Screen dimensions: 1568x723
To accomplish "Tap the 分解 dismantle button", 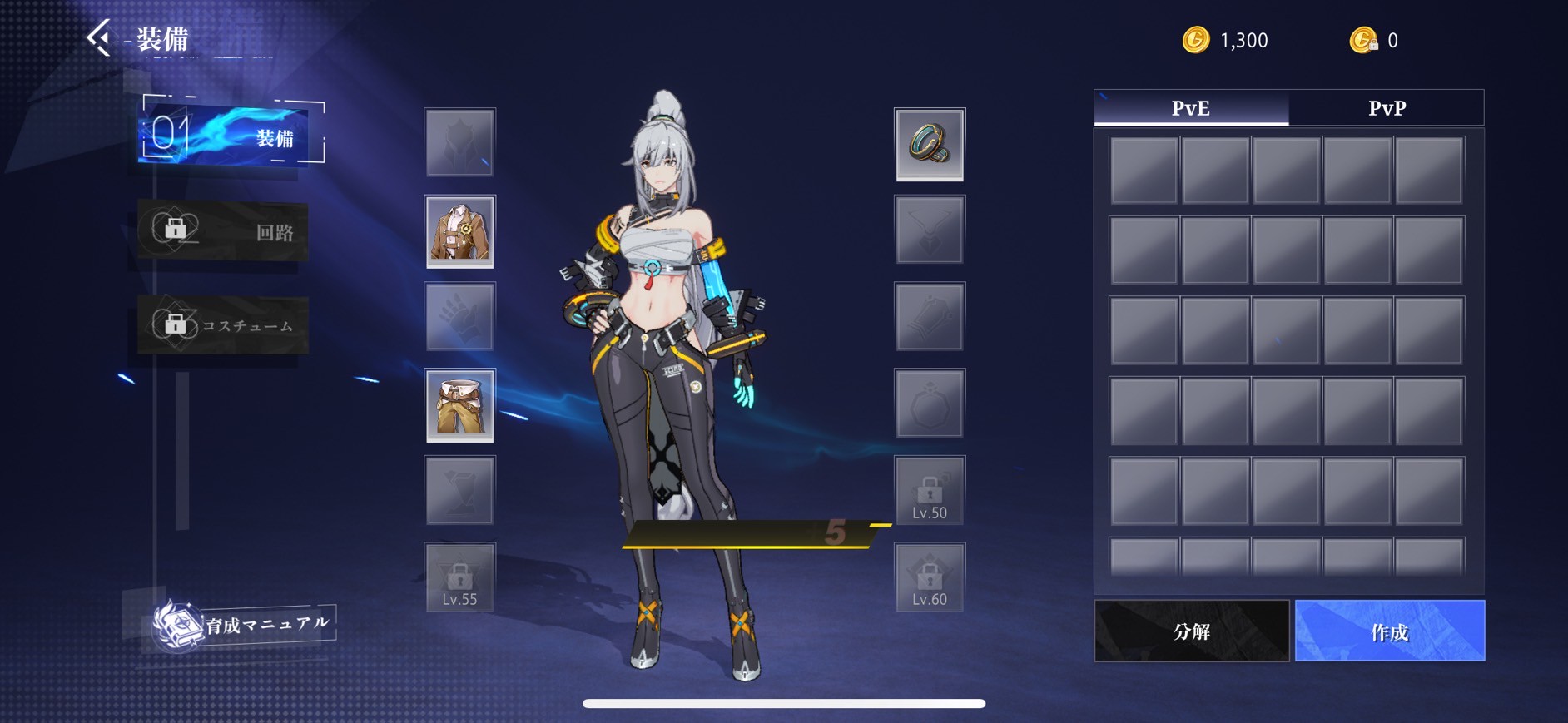I will pos(1191,631).
